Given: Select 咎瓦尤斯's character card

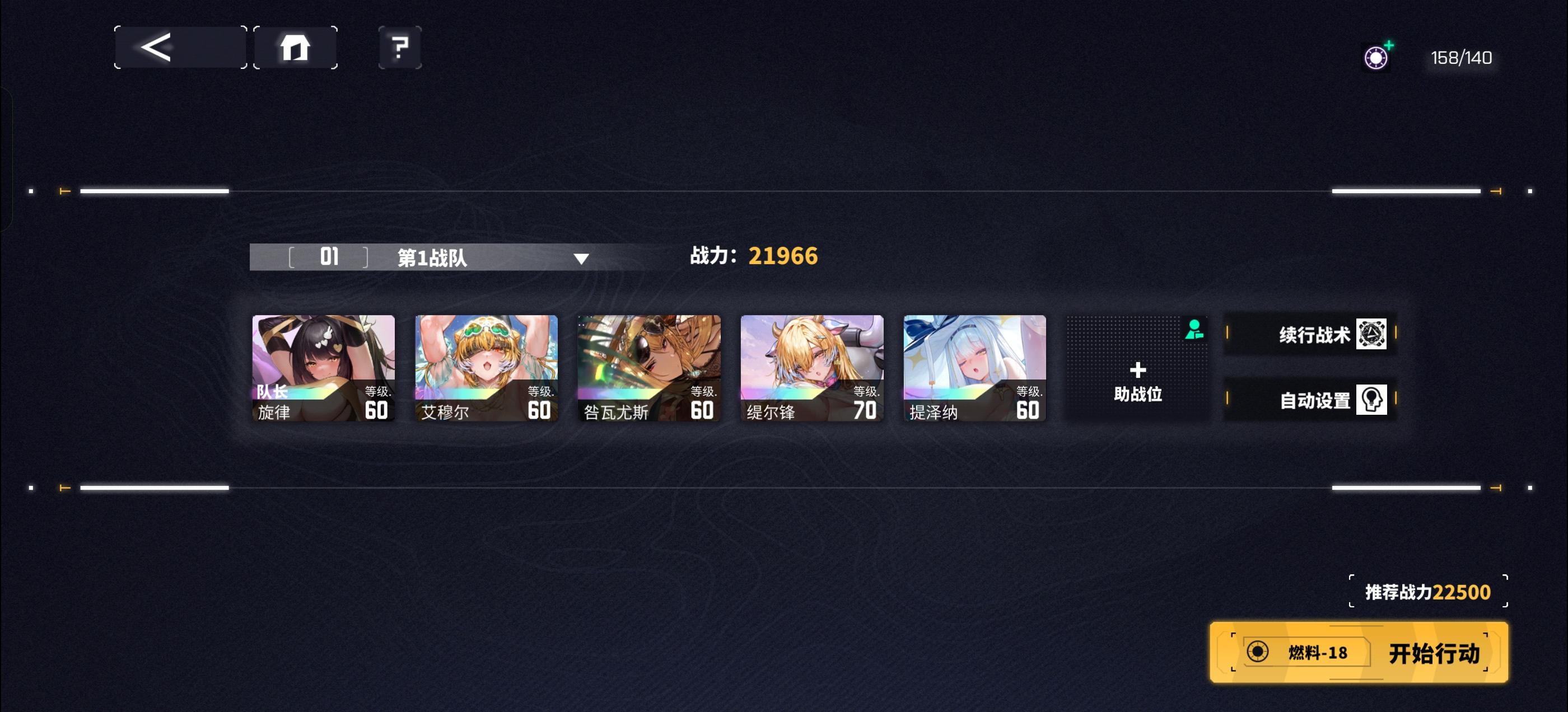Looking at the screenshot, I should point(649,368).
